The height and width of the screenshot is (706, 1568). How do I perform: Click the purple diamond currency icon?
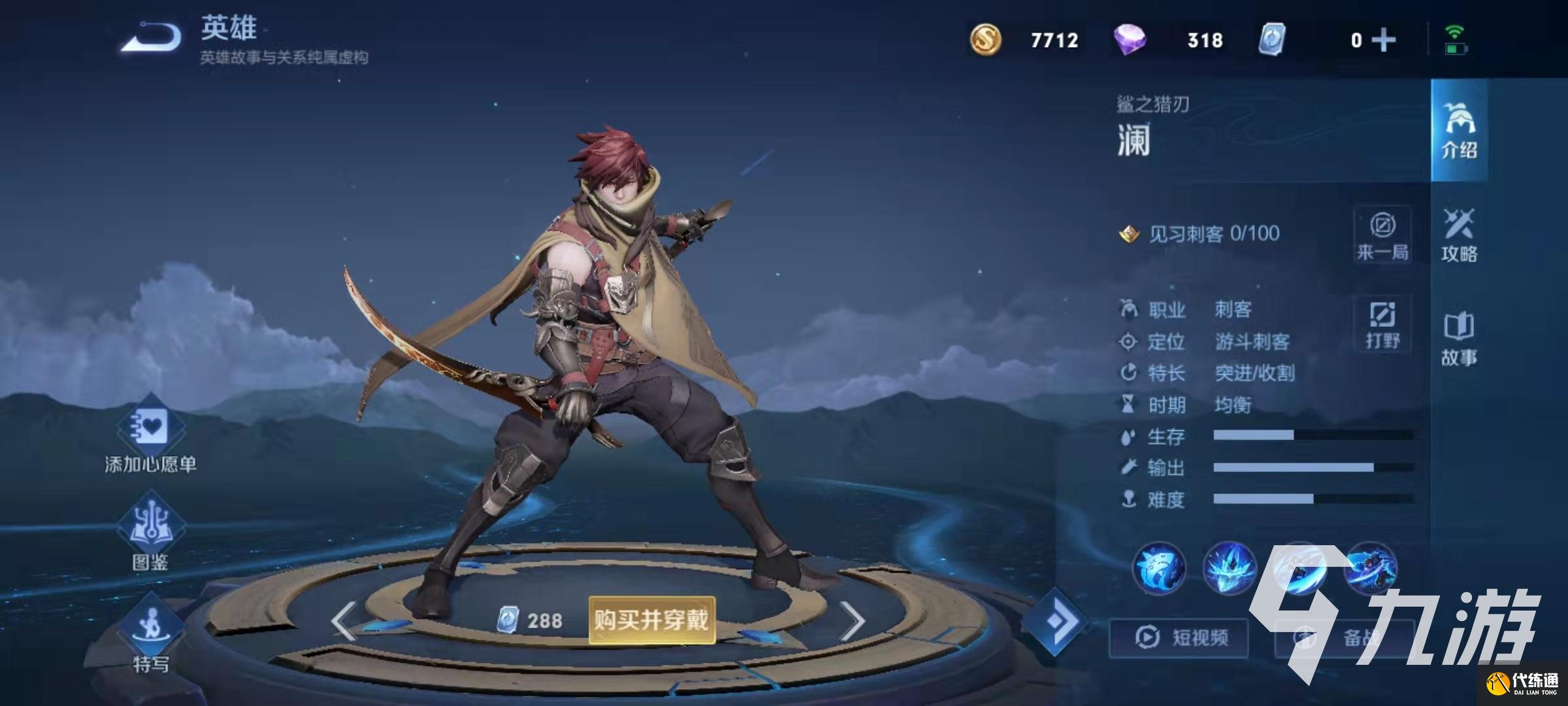click(1130, 40)
